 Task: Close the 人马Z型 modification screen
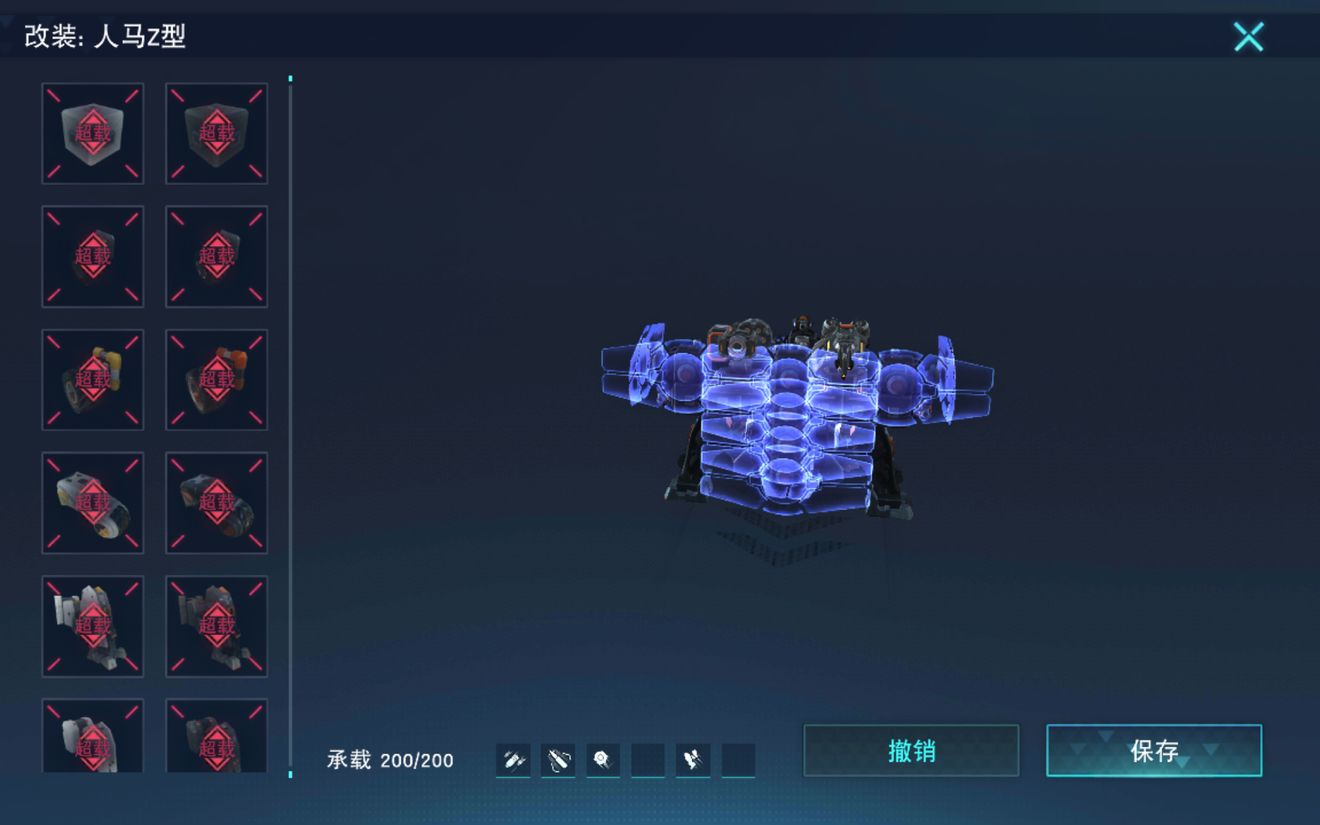point(1248,37)
